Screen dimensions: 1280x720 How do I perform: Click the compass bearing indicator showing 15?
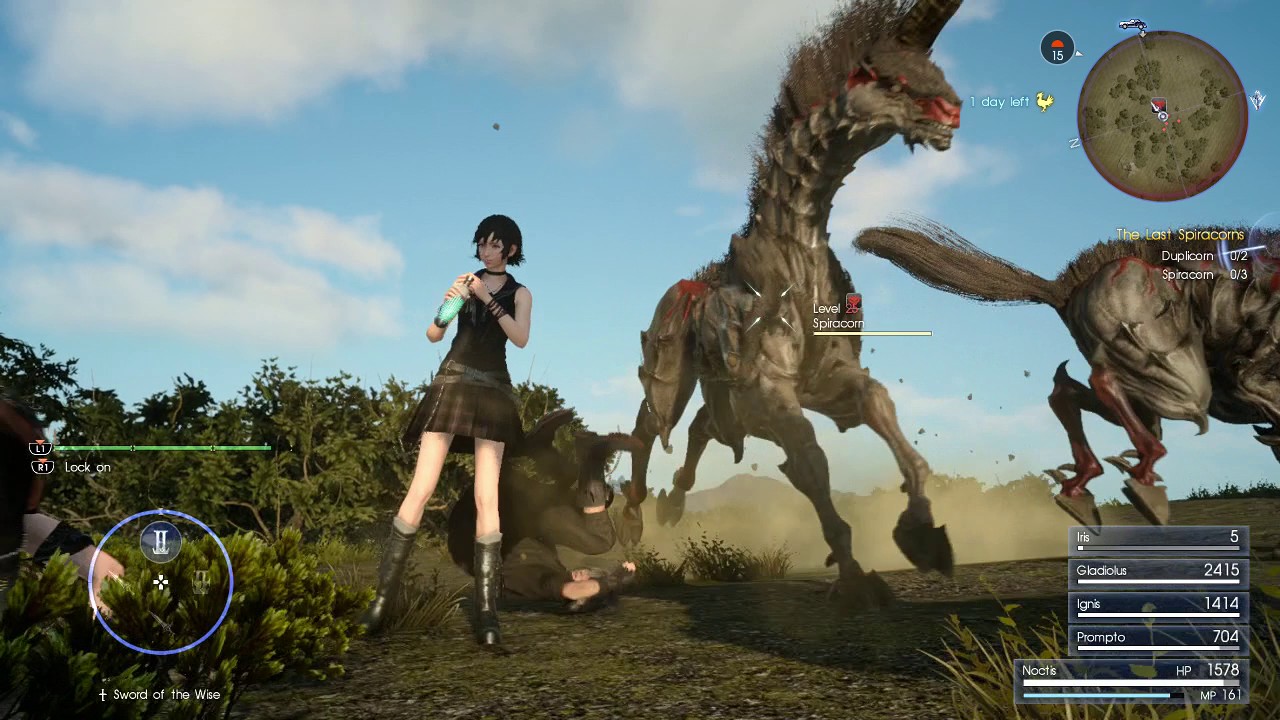tap(1057, 49)
